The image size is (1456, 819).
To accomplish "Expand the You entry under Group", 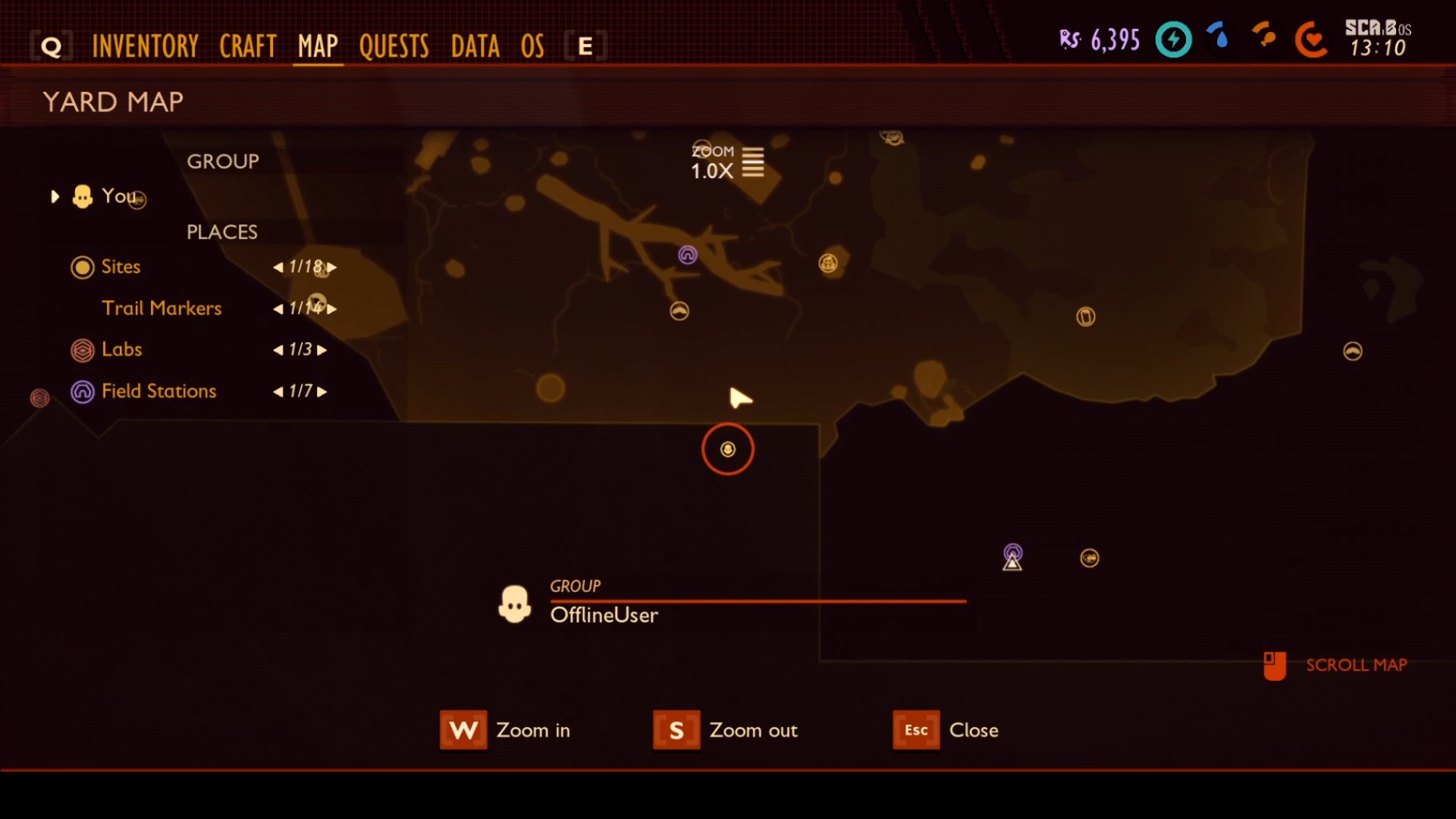I will pos(55,196).
